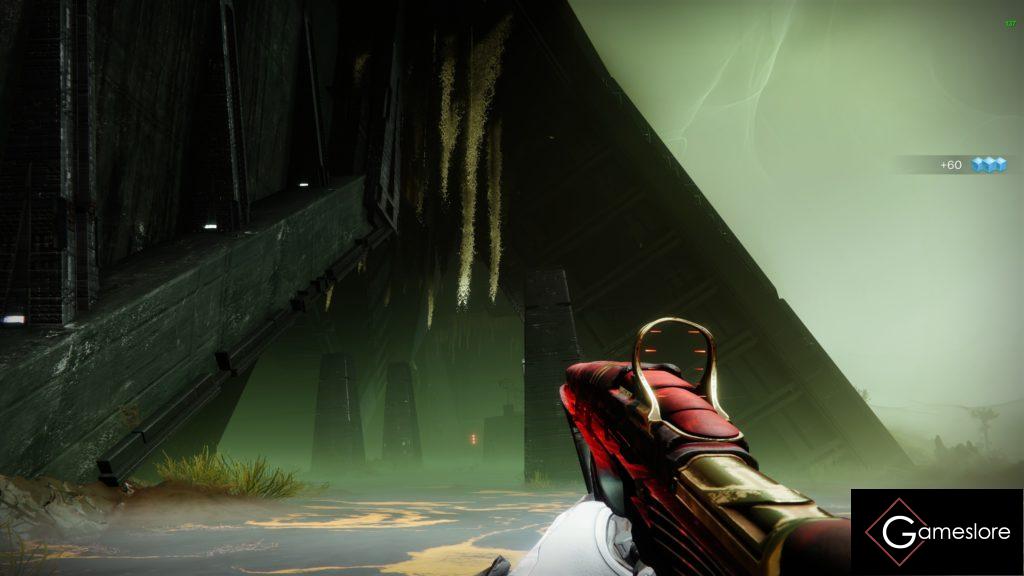
Task: Select the blue Glimmer cubes icon
Action: pyautogui.click(x=988, y=165)
